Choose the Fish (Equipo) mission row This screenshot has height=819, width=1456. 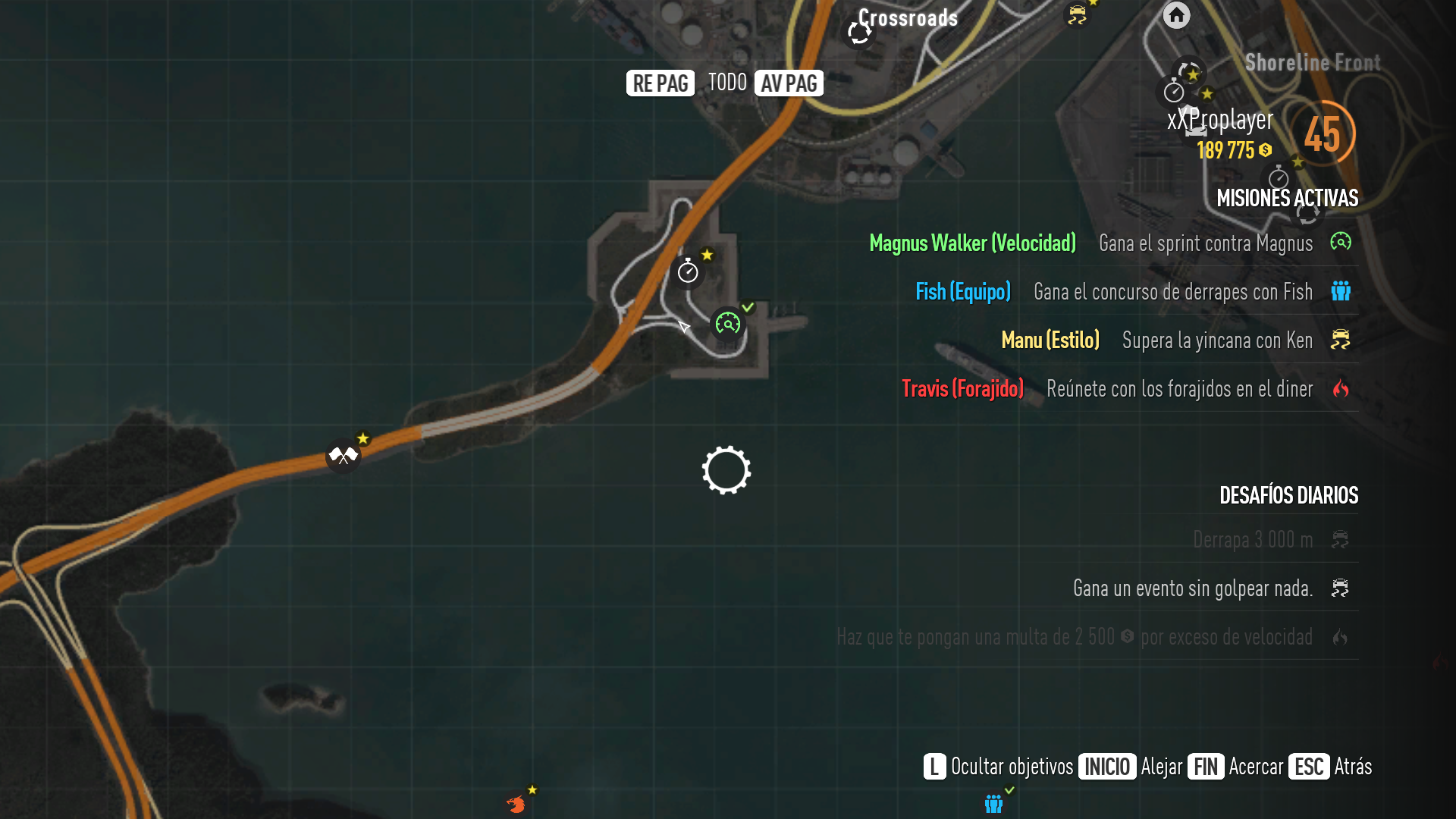(963, 291)
